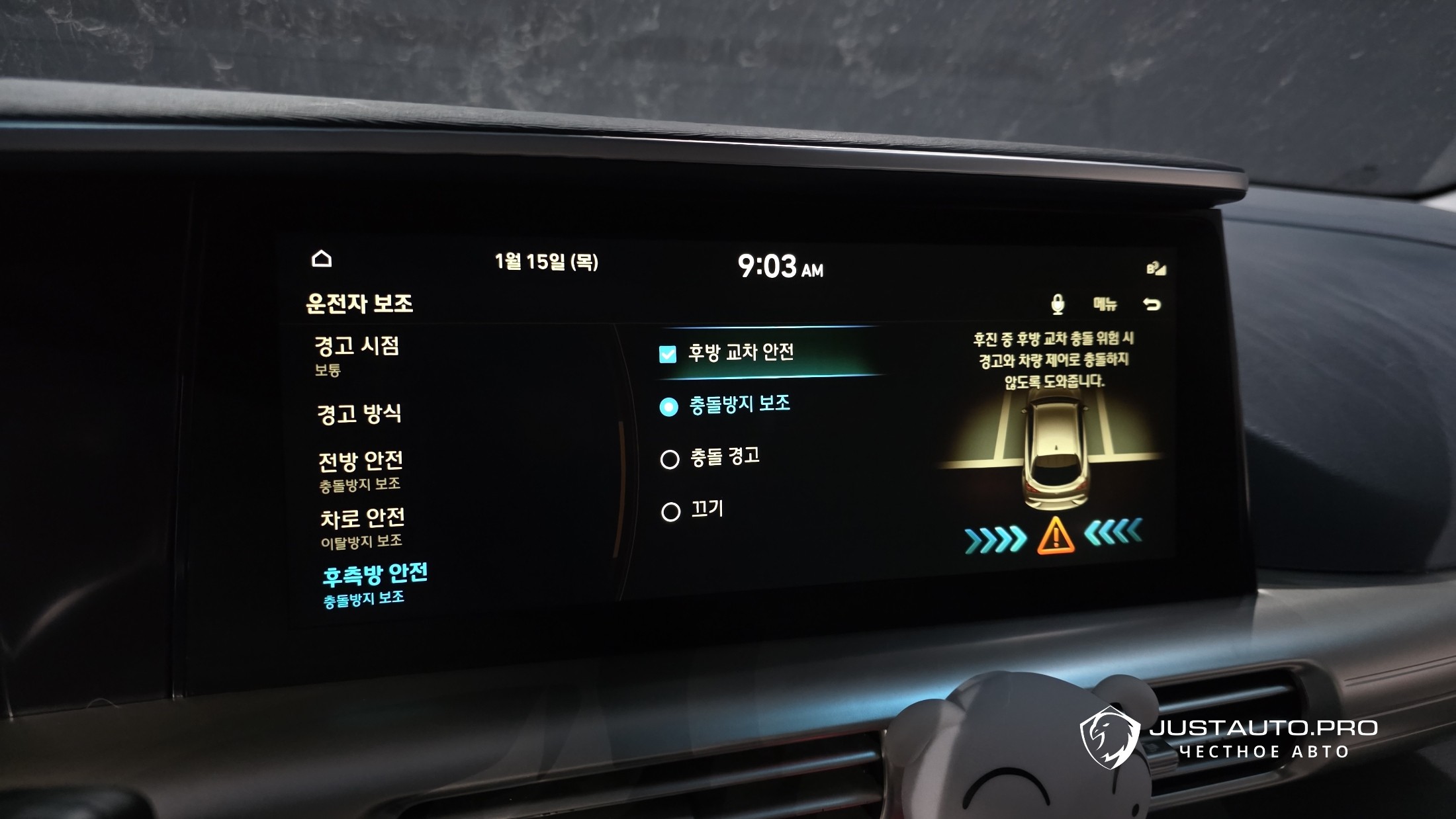This screenshot has height=819, width=1456.
Task: Open the 전방 안전 settings
Action: tap(361, 470)
